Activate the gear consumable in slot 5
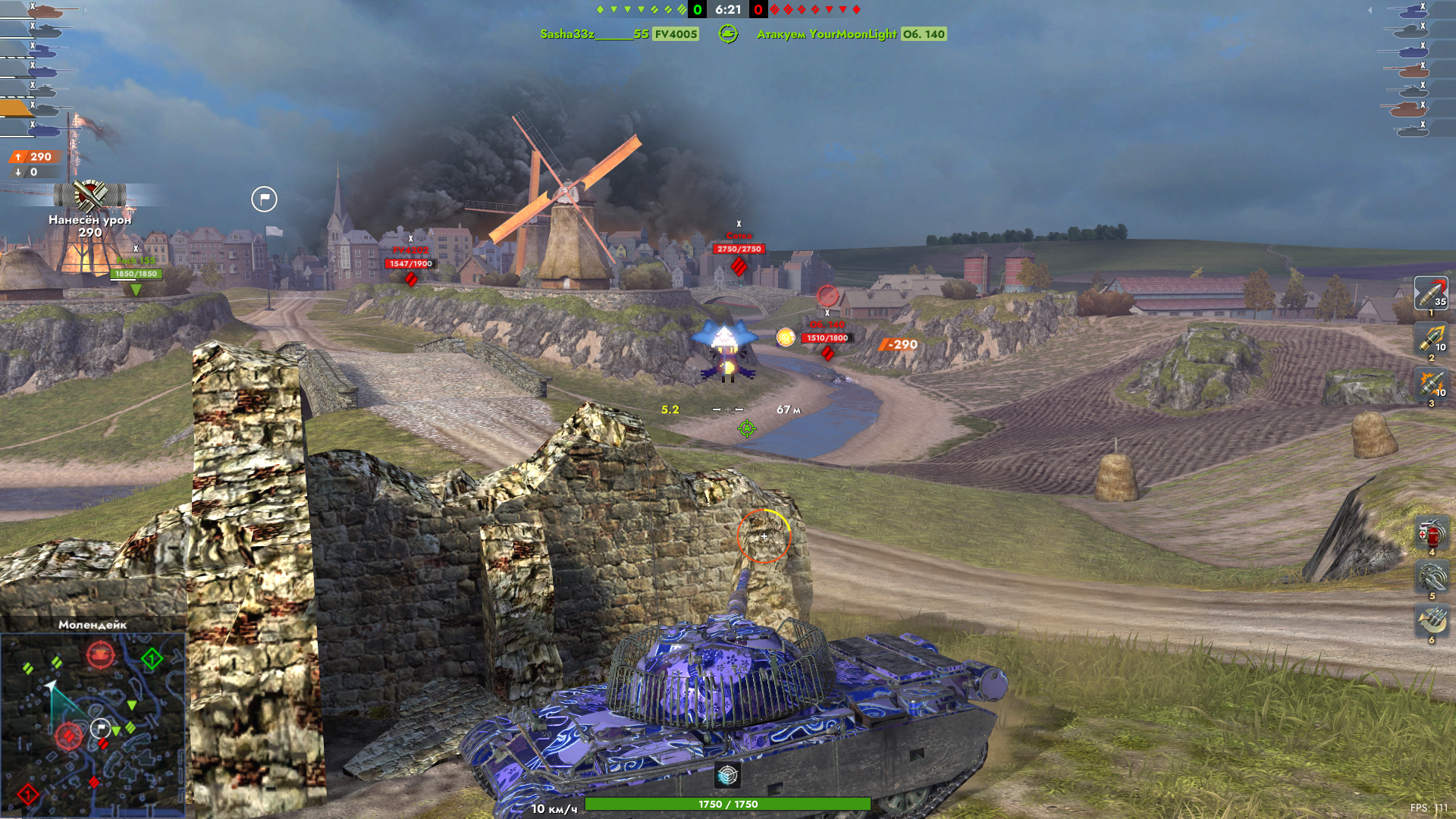The image size is (1456, 819). (x=1431, y=578)
